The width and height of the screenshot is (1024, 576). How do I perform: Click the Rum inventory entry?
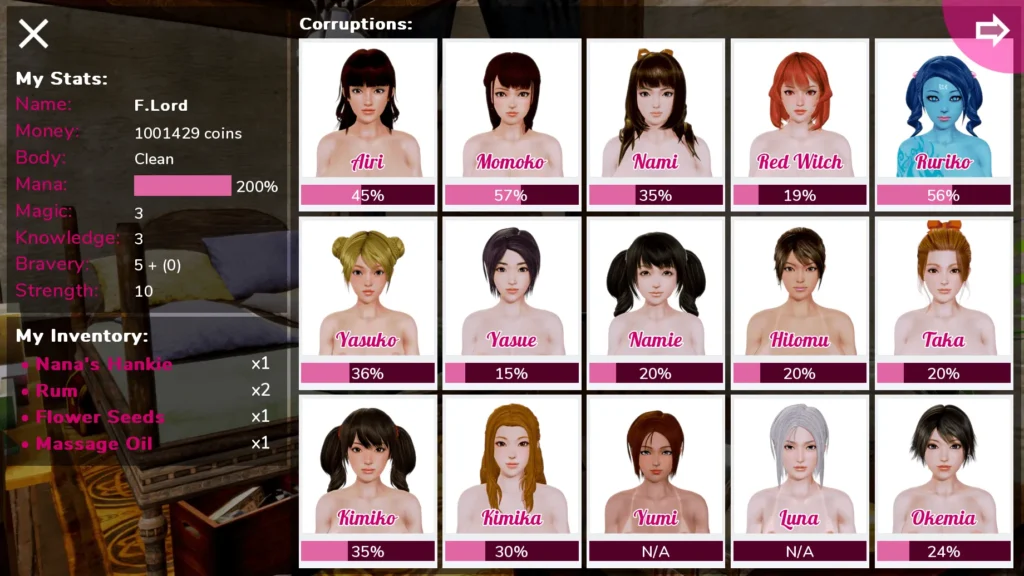pyautogui.click(x=57, y=391)
